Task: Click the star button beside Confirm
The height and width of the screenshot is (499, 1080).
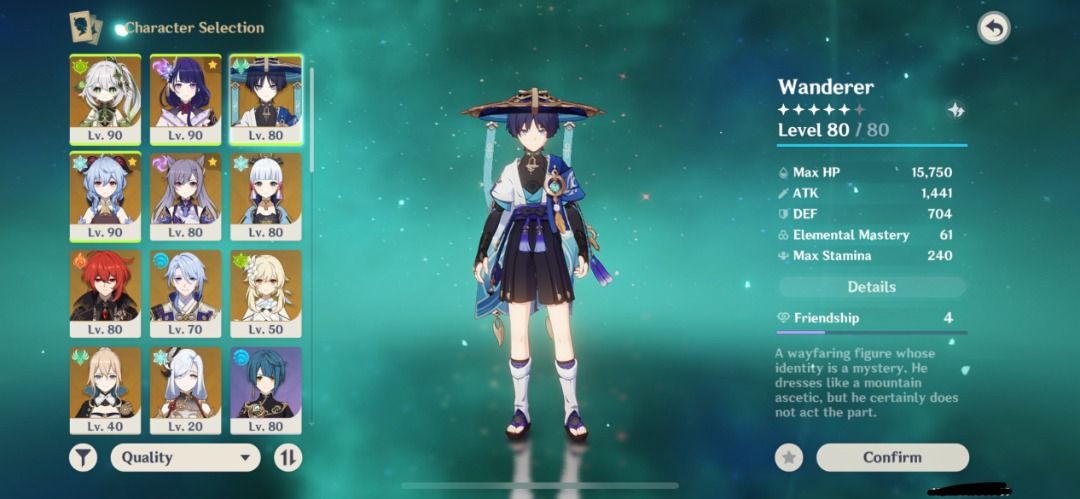Action: pyautogui.click(x=789, y=457)
